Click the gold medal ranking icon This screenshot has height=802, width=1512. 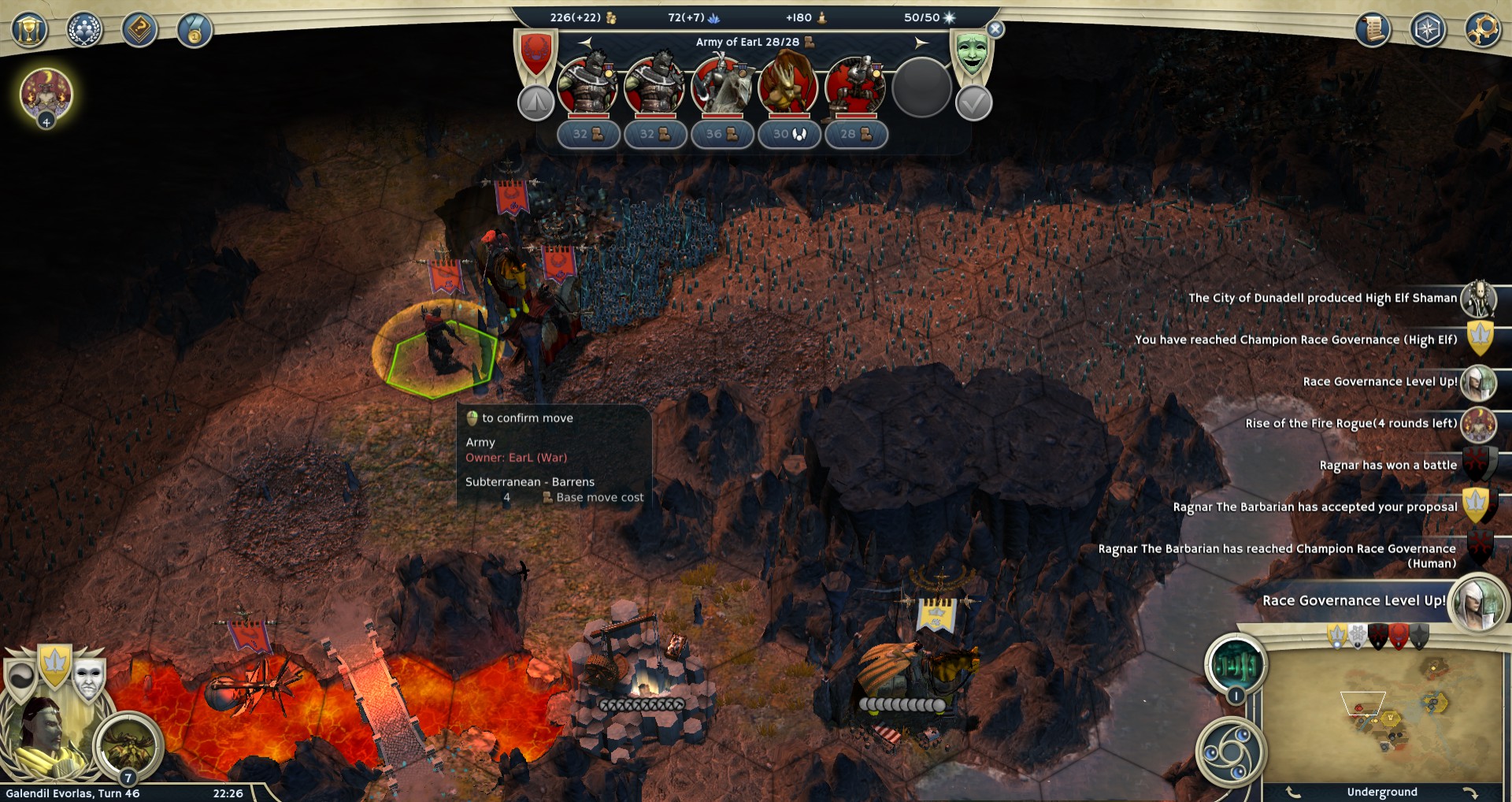click(194, 31)
